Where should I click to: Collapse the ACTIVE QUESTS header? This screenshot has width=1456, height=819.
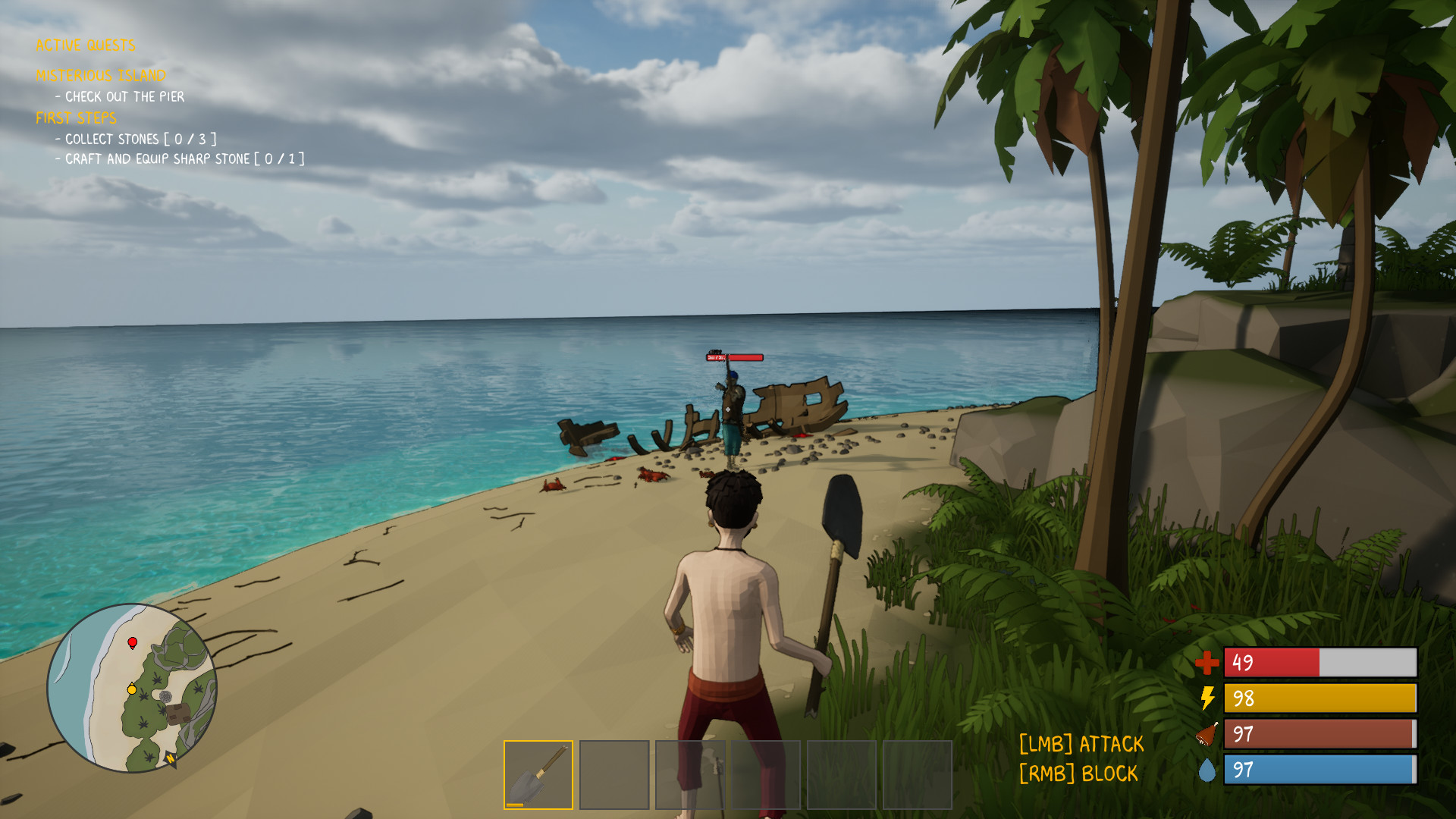pyautogui.click(x=84, y=45)
